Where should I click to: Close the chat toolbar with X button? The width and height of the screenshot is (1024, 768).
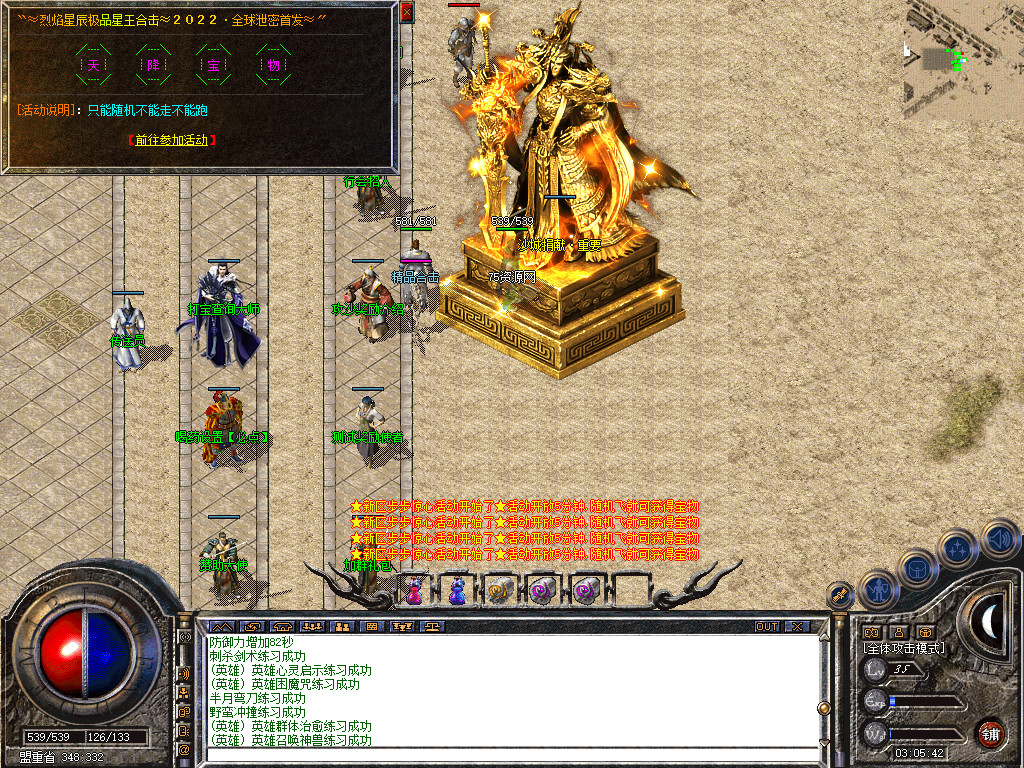click(796, 627)
